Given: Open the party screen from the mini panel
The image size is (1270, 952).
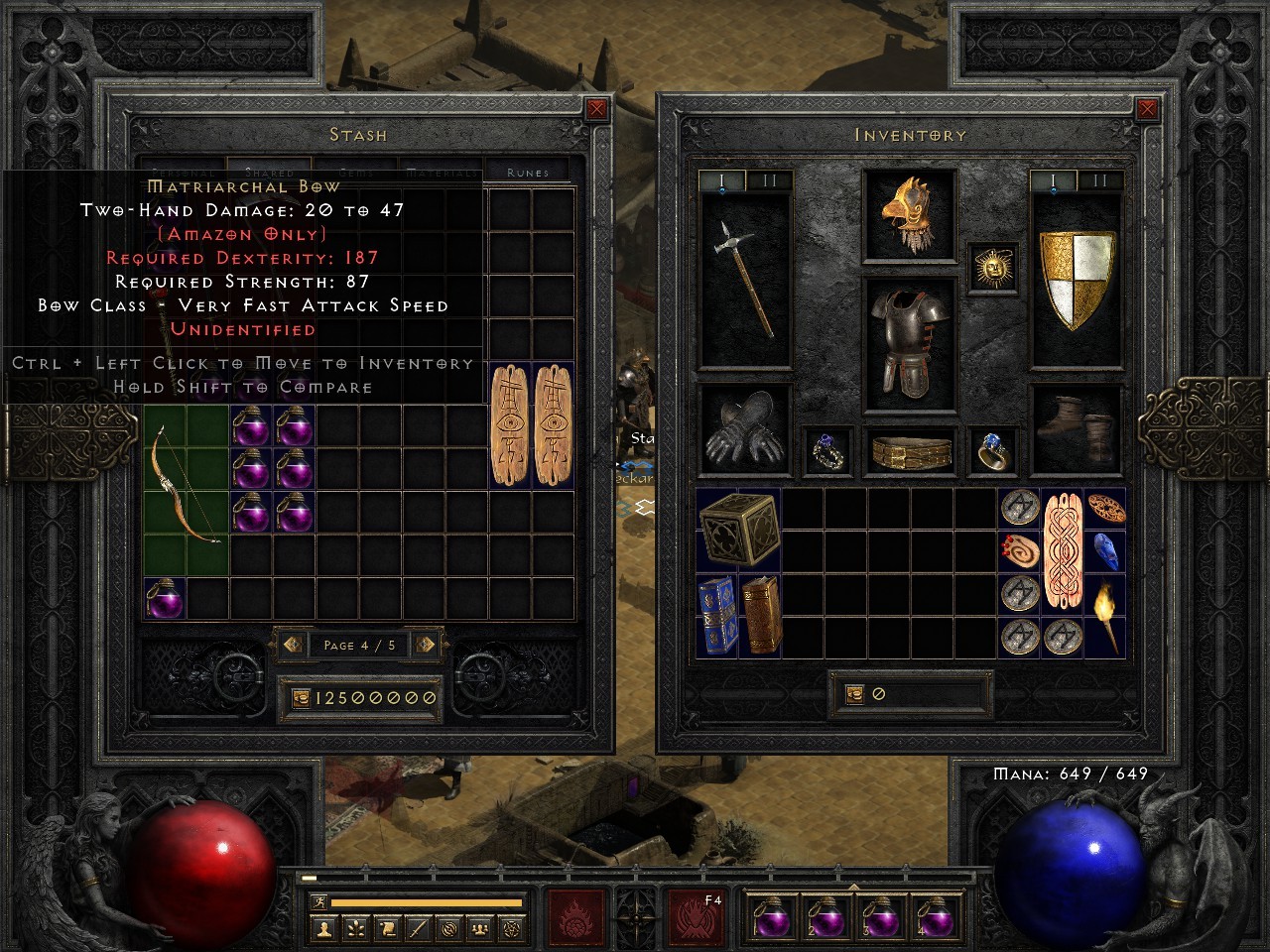Looking at the screenshot, I should click(x=480, y=928).
